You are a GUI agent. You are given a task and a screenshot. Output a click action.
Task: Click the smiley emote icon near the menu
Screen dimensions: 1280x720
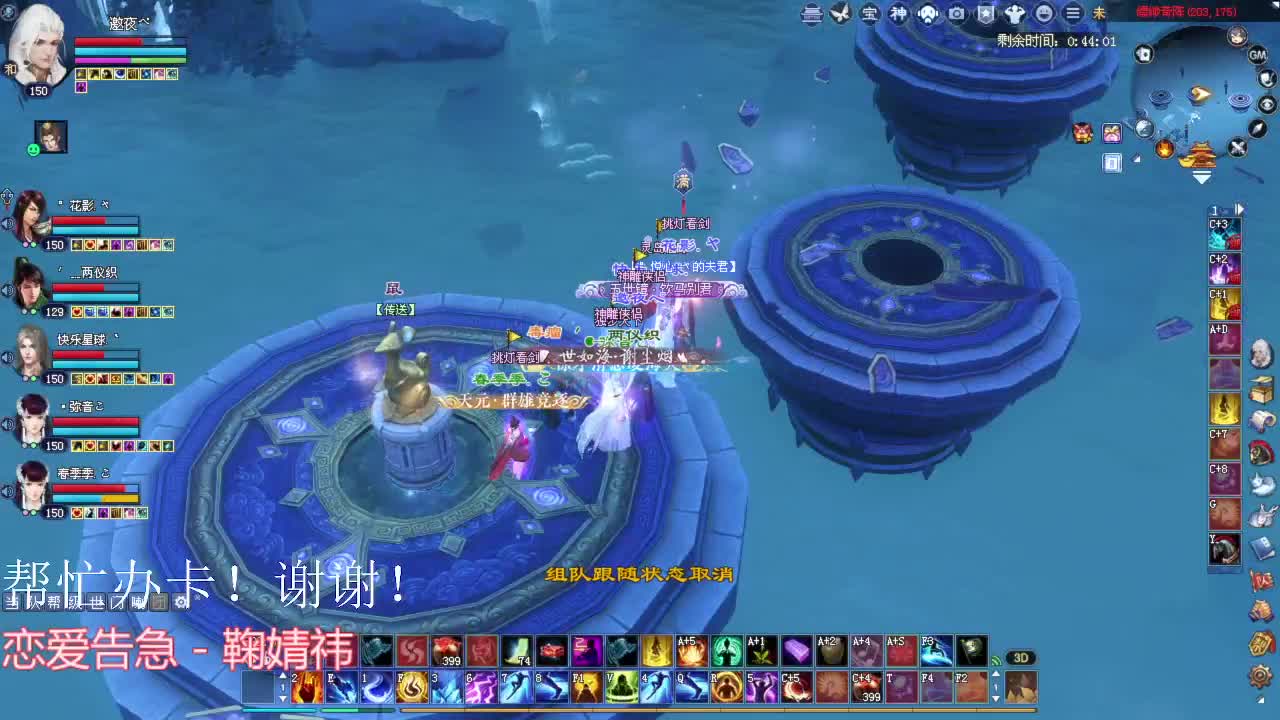point(1043,15)
